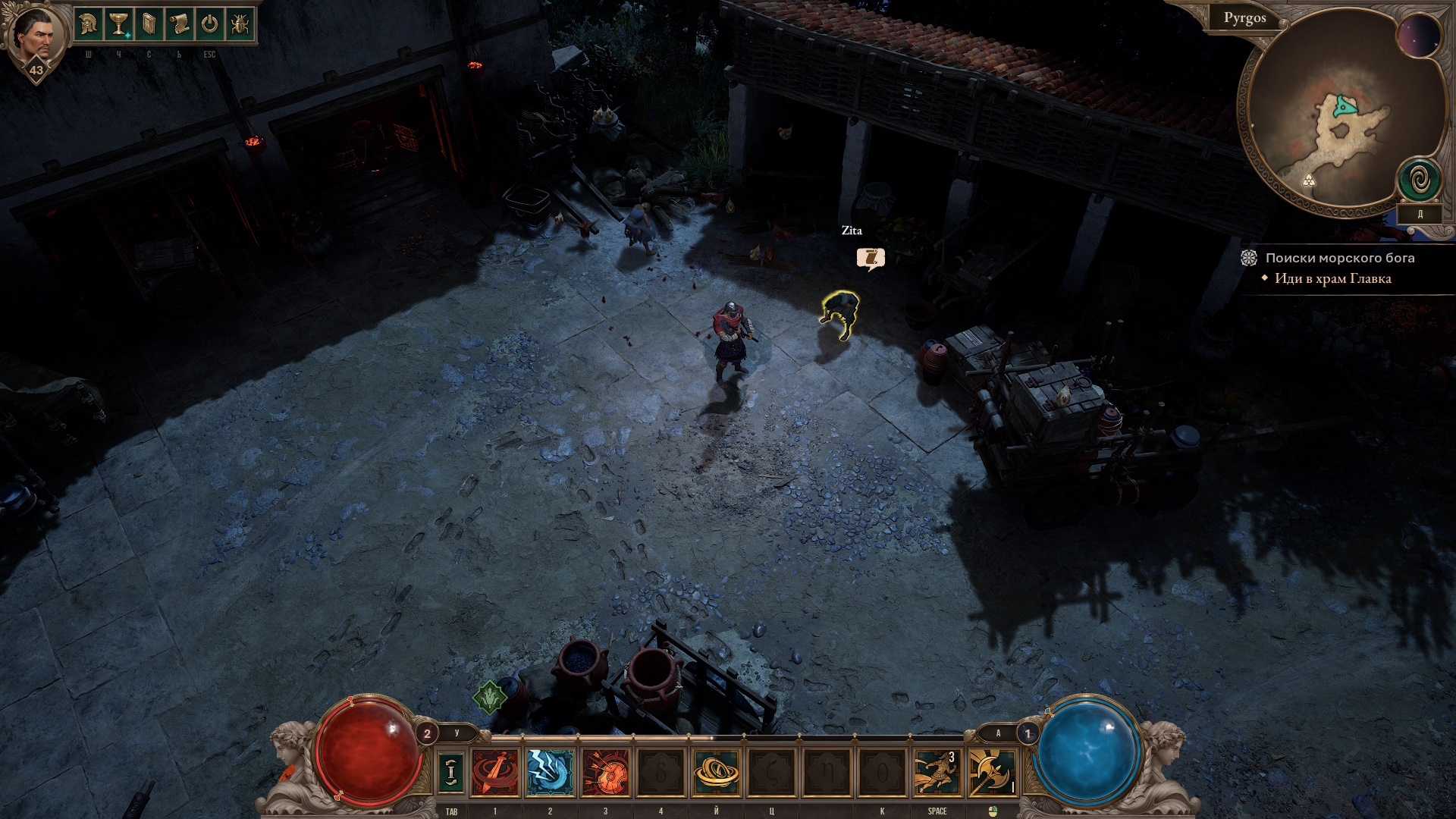The height and width of the screenshot is (819, 1456).
Task: Open the scroll quest log icon
Action: click(180, 25)
